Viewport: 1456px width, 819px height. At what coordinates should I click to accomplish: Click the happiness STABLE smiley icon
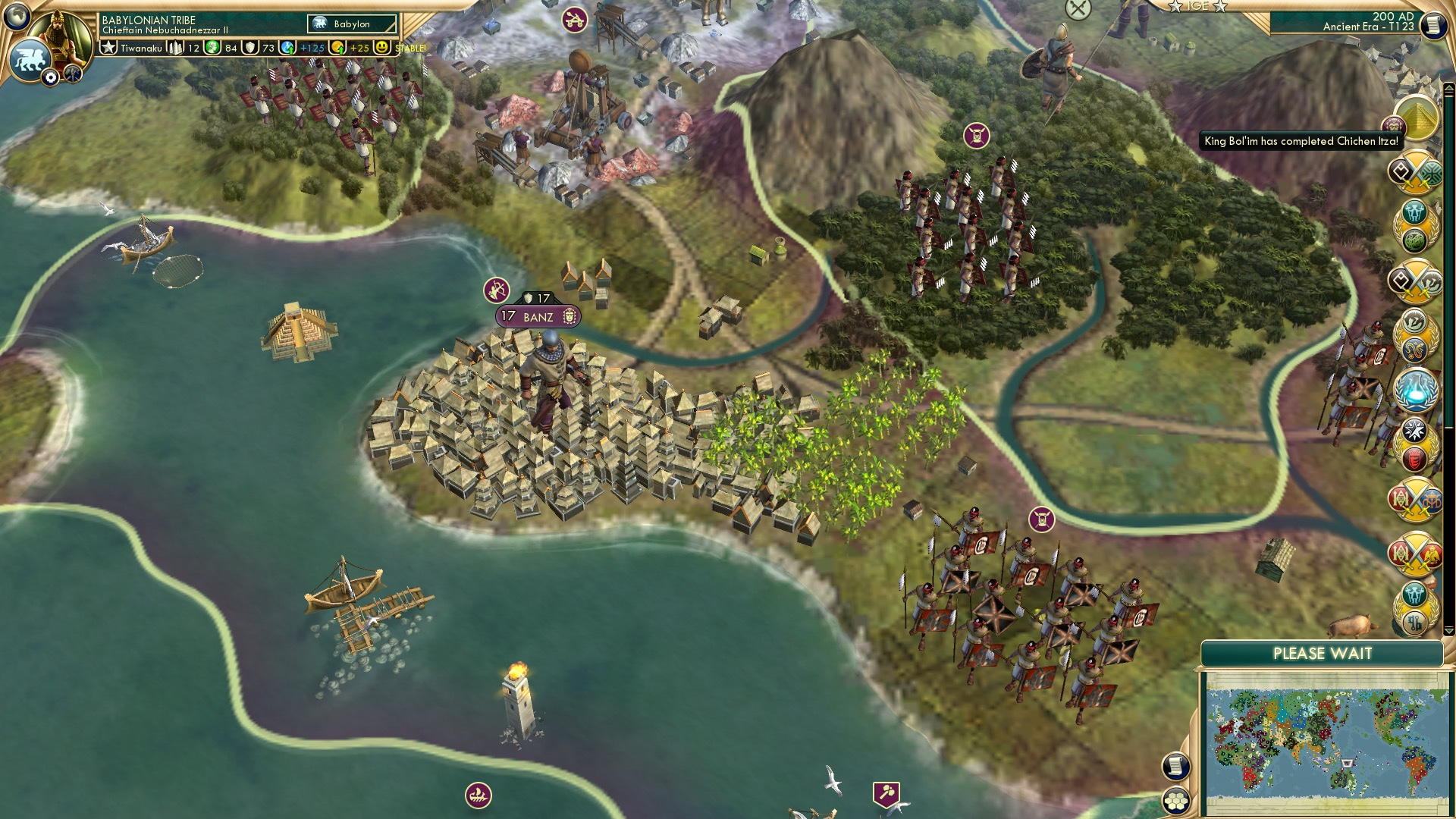coord(381,47)
